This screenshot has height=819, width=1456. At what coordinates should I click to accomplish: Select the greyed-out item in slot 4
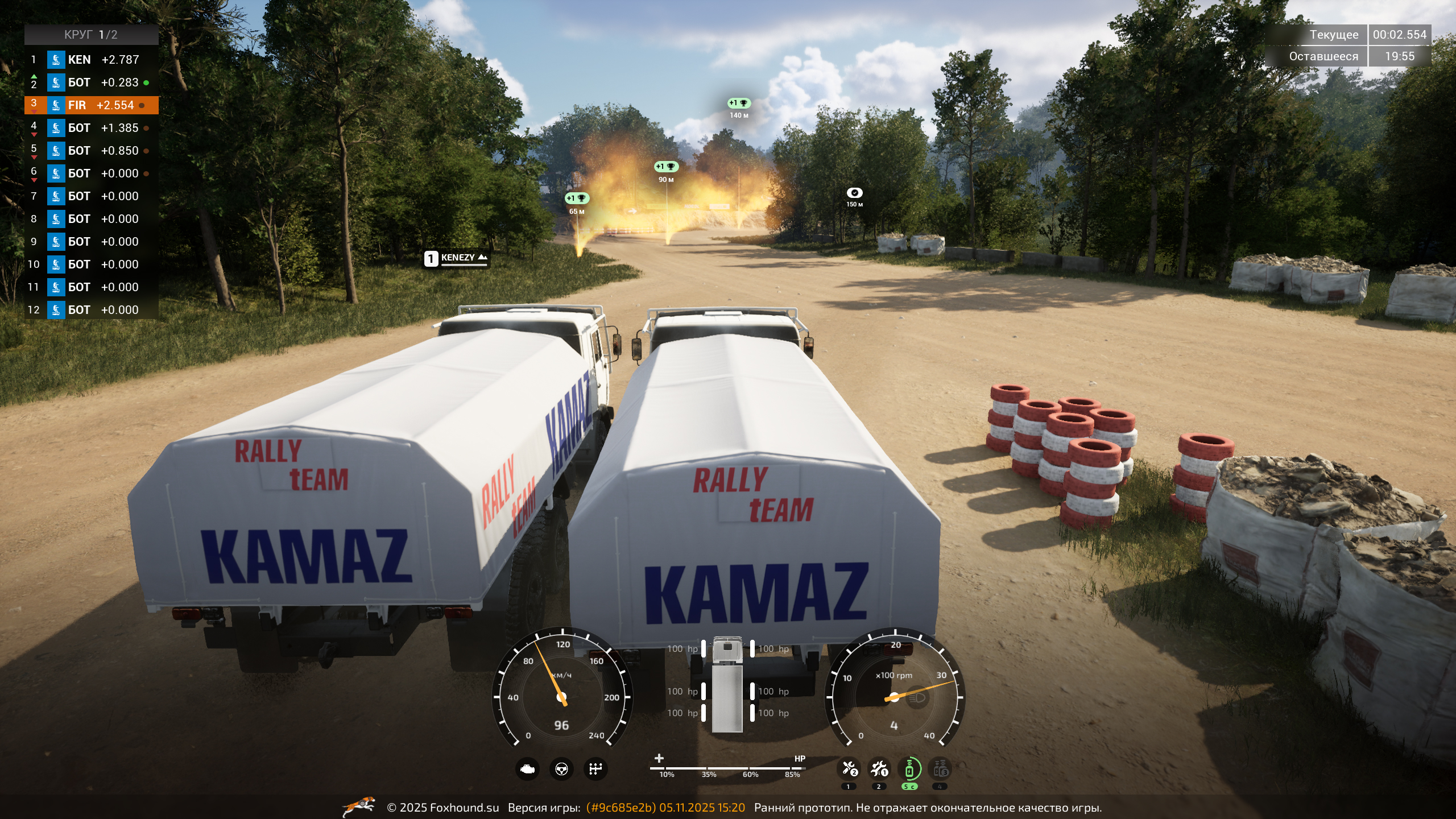point(940,769)
